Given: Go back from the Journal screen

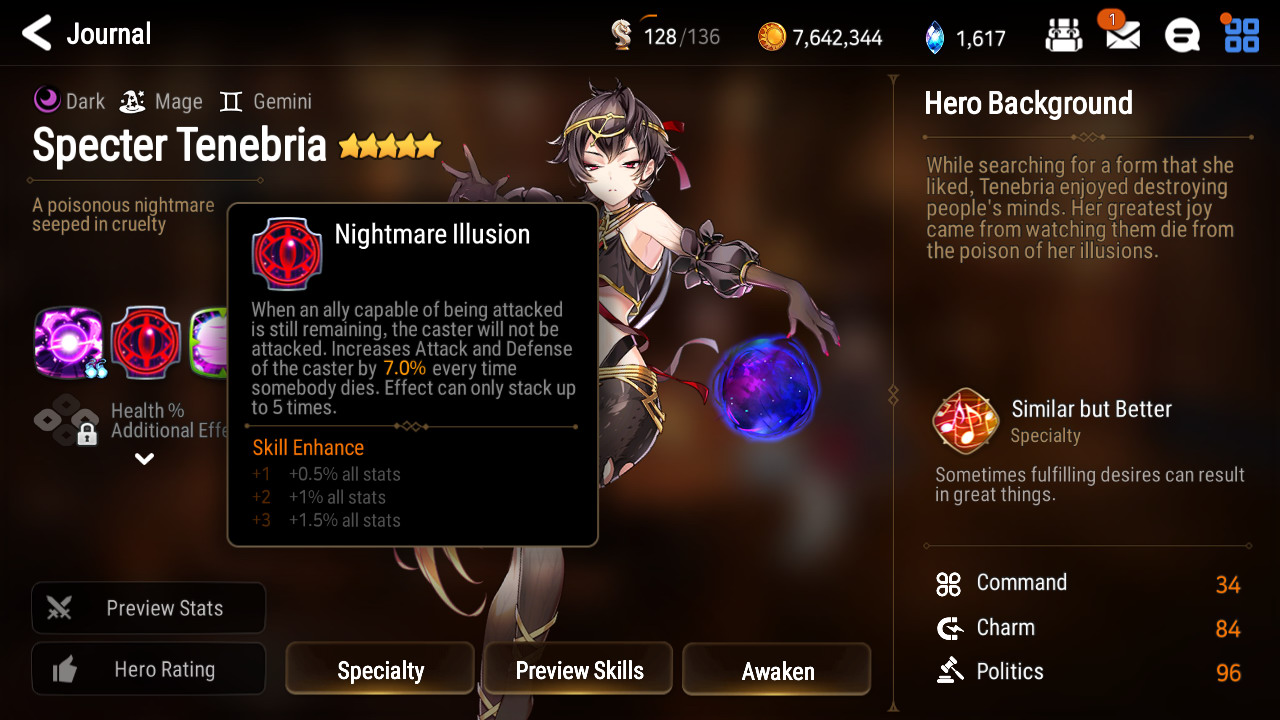Looking at the screenshot, I should (37, 34).
